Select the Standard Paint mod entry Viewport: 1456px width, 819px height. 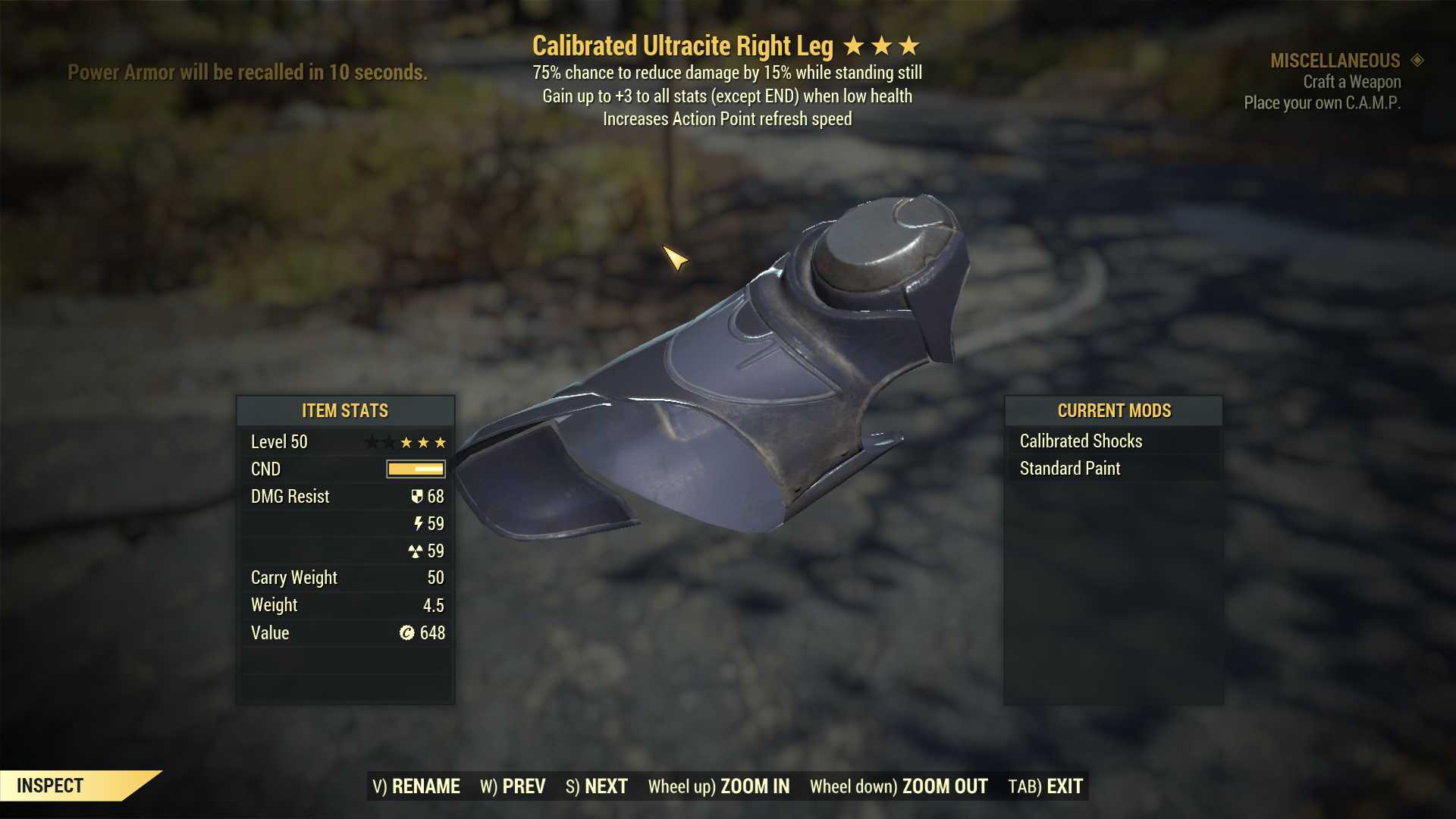1069,468
